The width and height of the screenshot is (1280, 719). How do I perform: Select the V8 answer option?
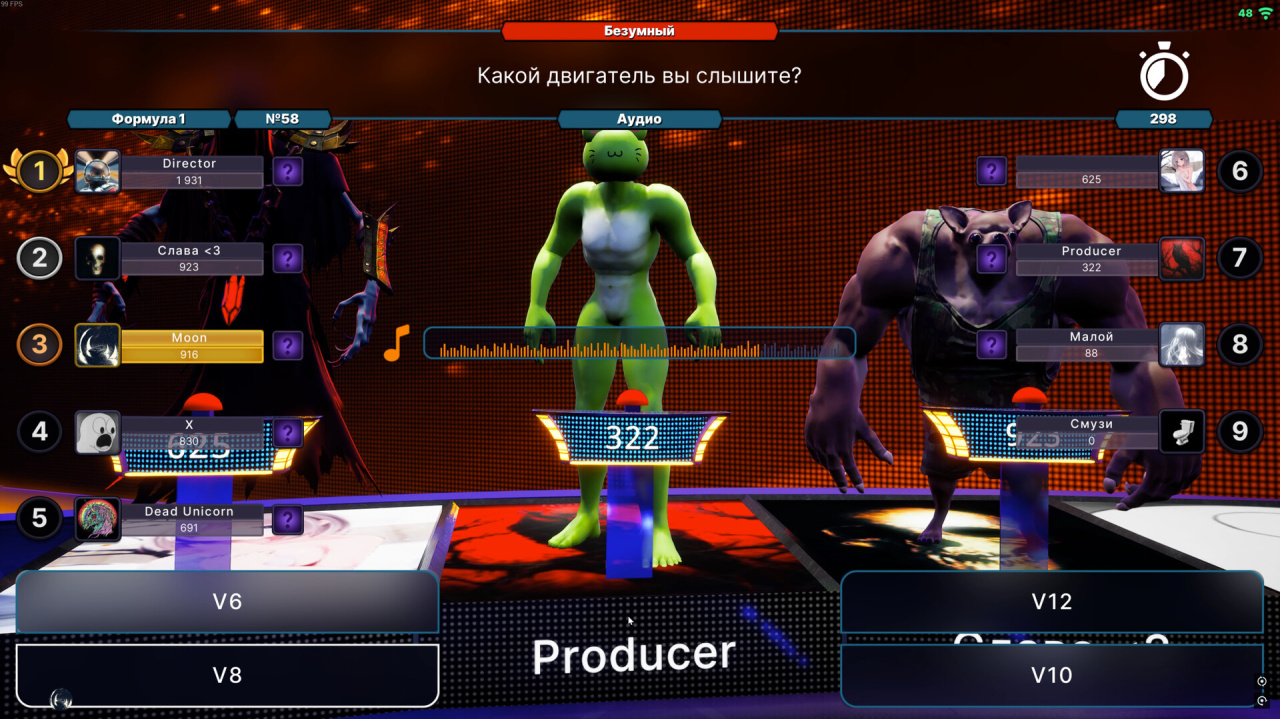227,675
